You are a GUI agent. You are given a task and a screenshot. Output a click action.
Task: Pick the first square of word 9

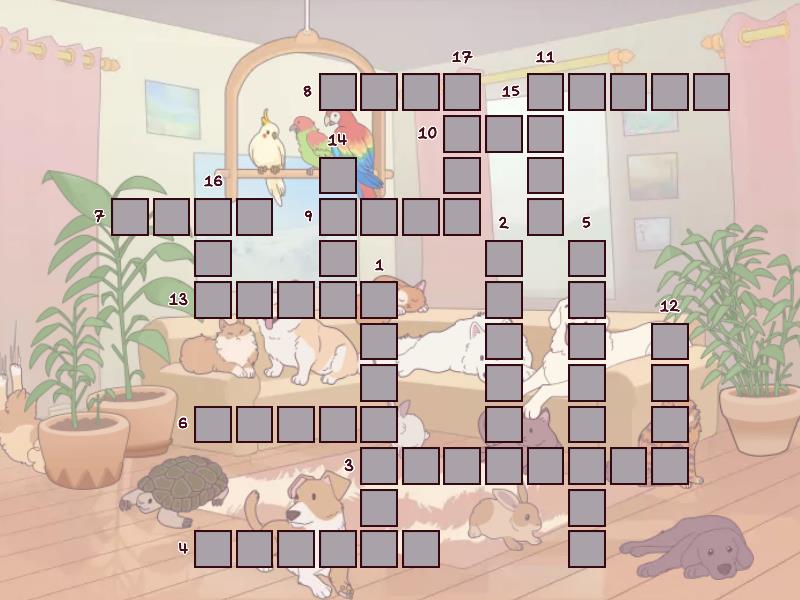click(x=338, y=216)
